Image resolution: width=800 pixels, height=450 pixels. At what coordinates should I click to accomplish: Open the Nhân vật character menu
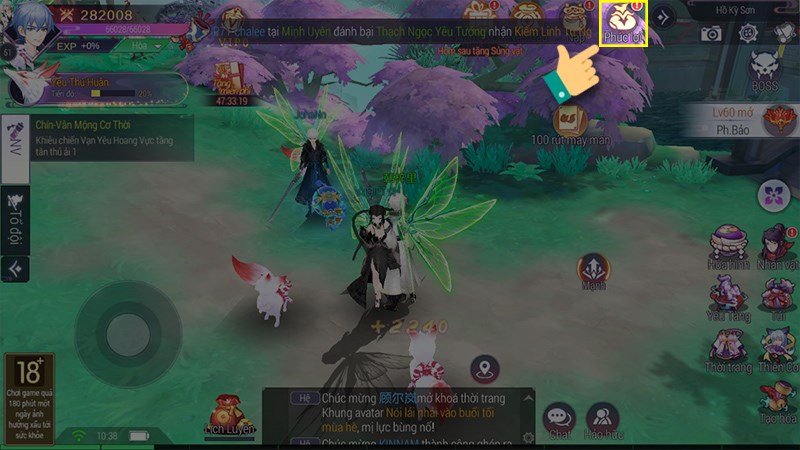pyautogui.click(x=777, y=243)
